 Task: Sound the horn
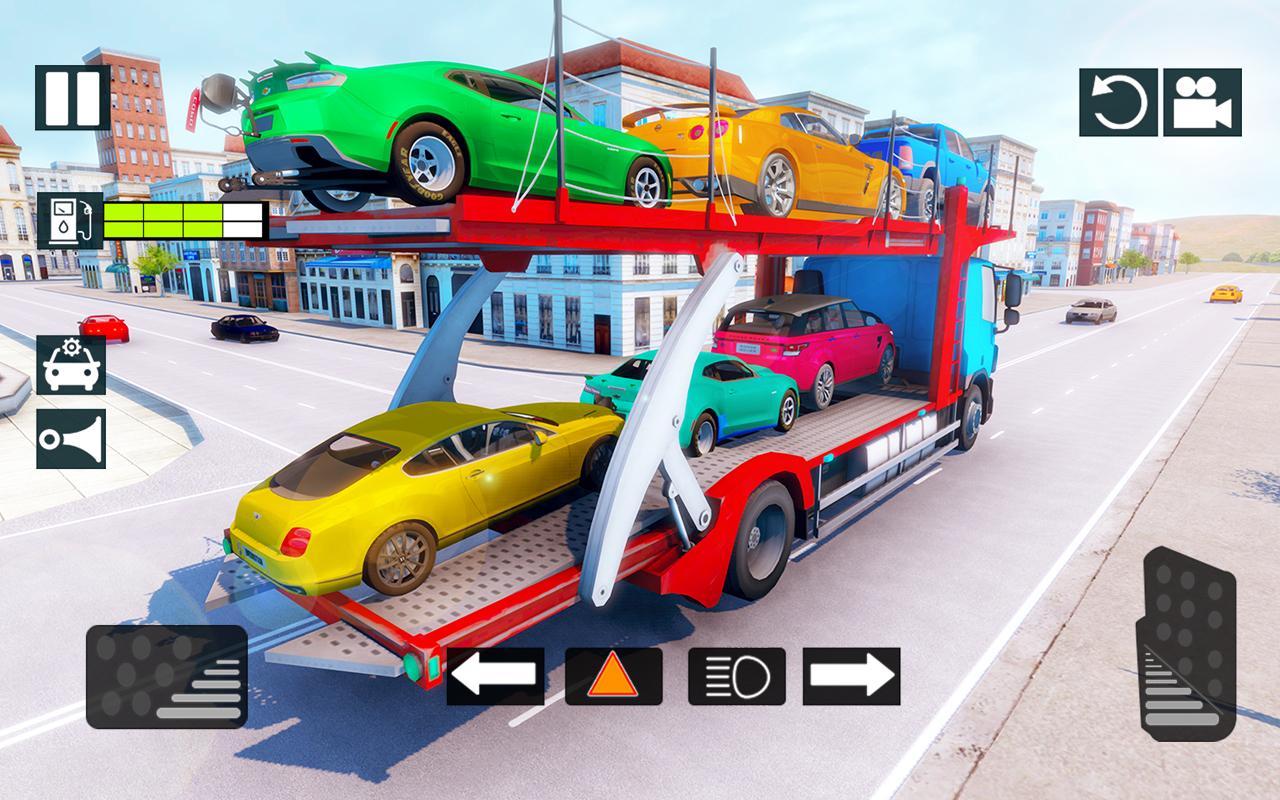(70, 438)
